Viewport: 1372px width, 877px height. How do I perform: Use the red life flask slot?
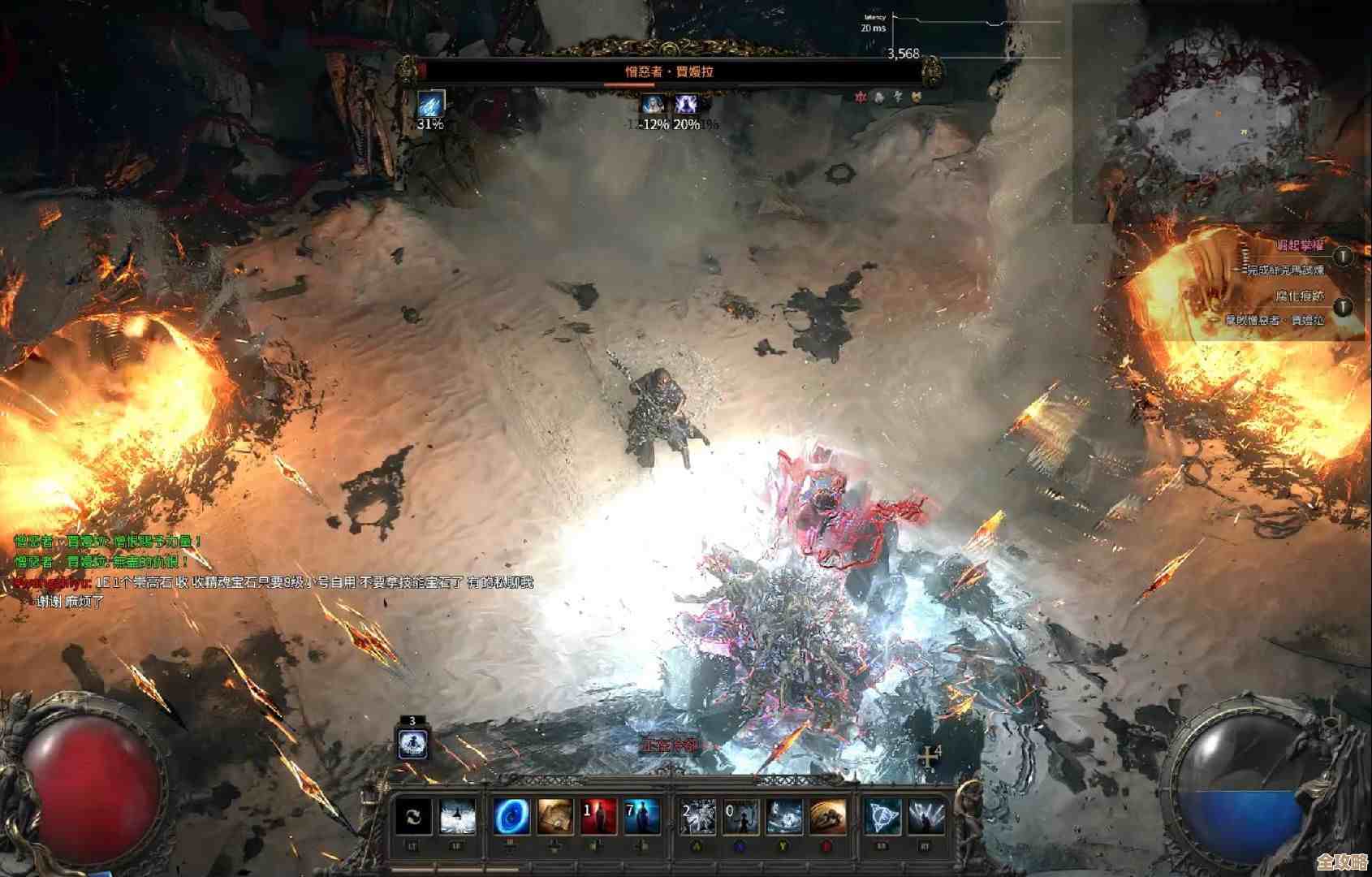point(598,818)
